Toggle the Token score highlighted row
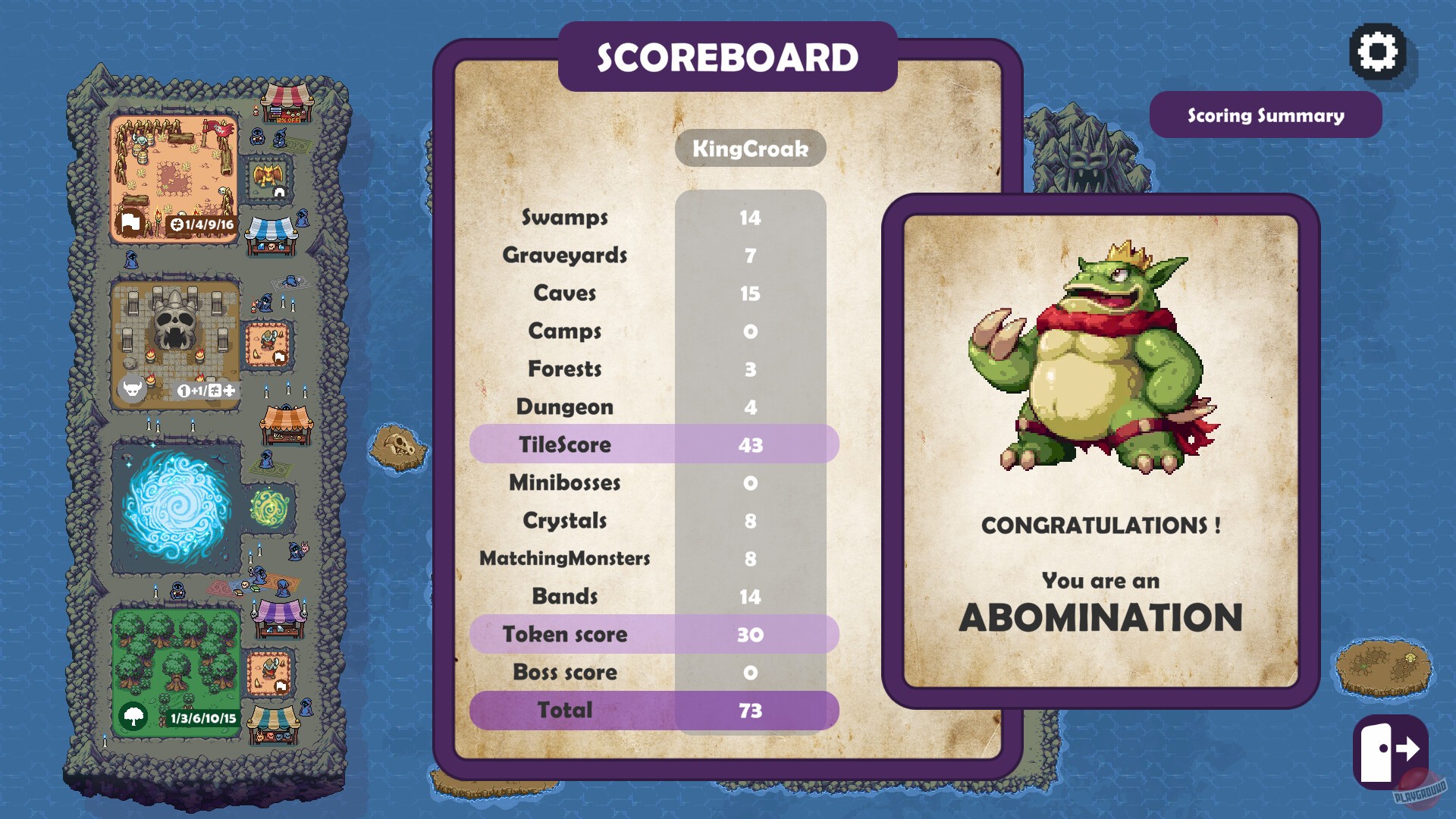Screen dimensions: 1456x819 [654, 635]
